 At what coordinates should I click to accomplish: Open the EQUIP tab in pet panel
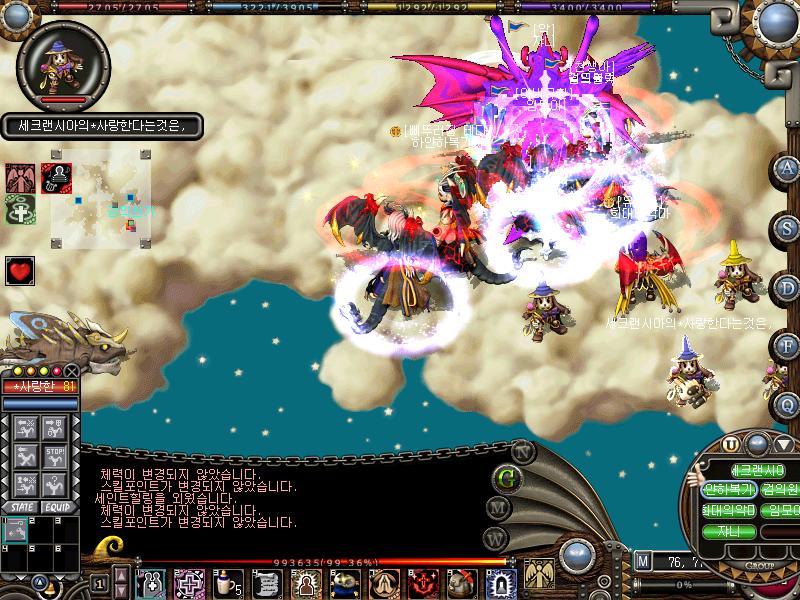(57, 507)
